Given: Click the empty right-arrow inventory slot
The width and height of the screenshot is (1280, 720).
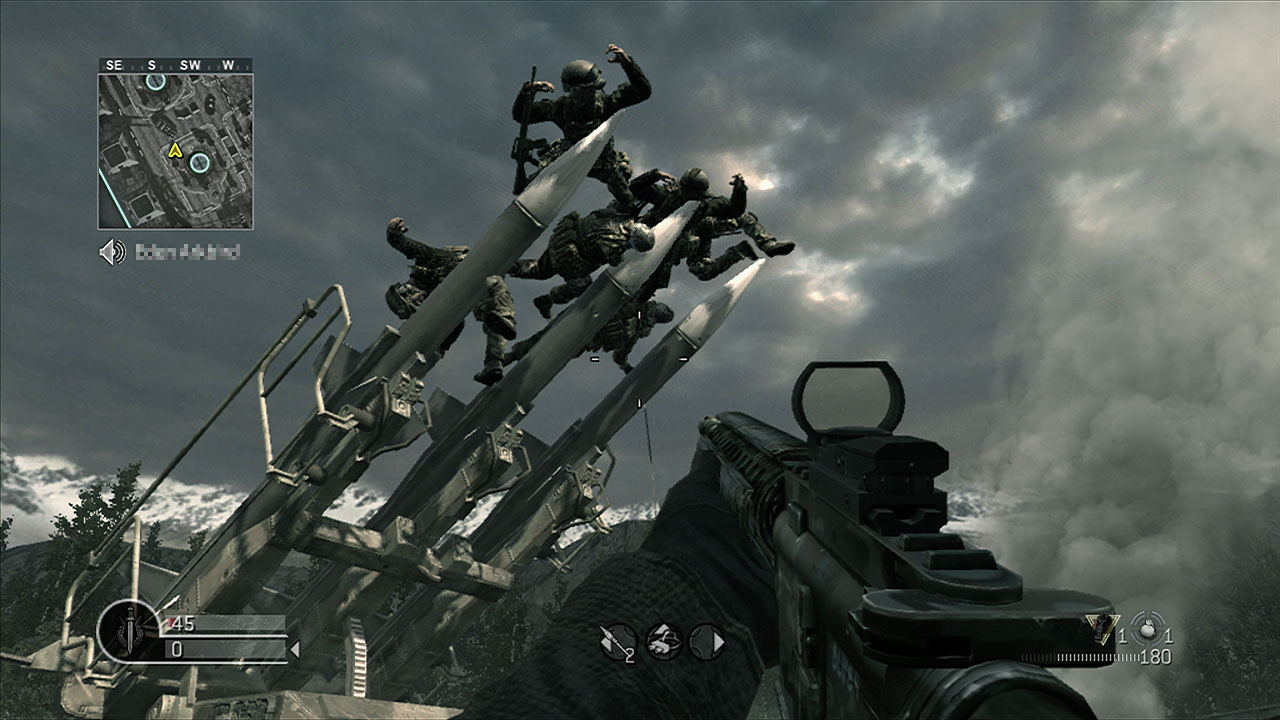Looking at the screenshot, I should 707,641.
